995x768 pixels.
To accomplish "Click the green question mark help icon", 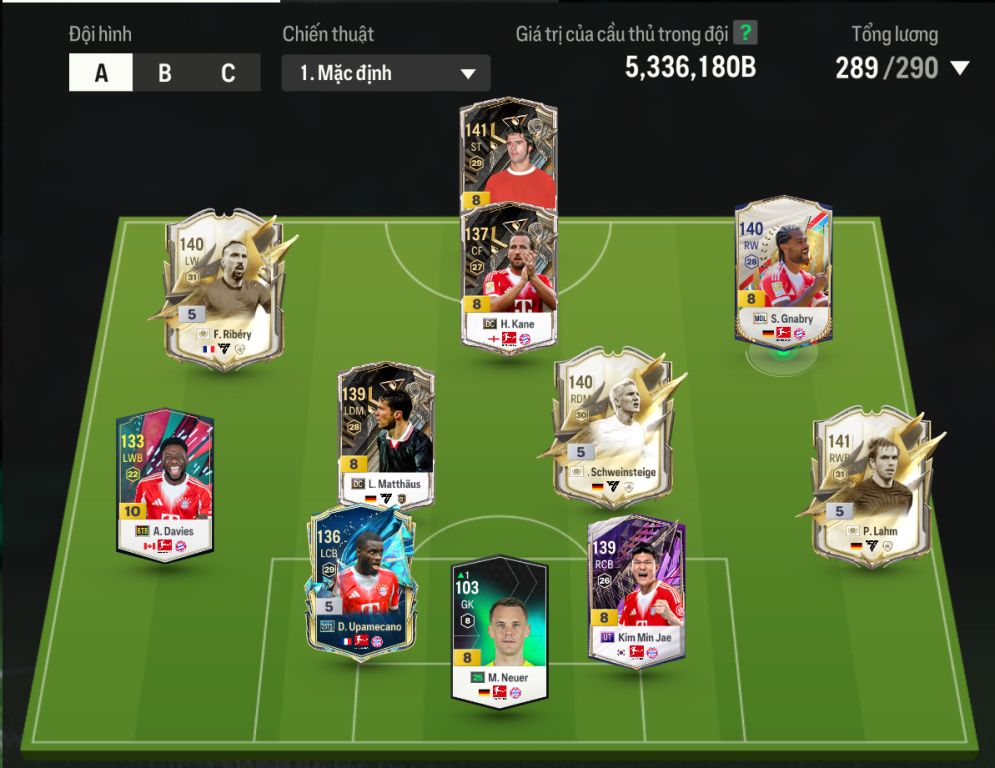I will [x=745, y=33].
